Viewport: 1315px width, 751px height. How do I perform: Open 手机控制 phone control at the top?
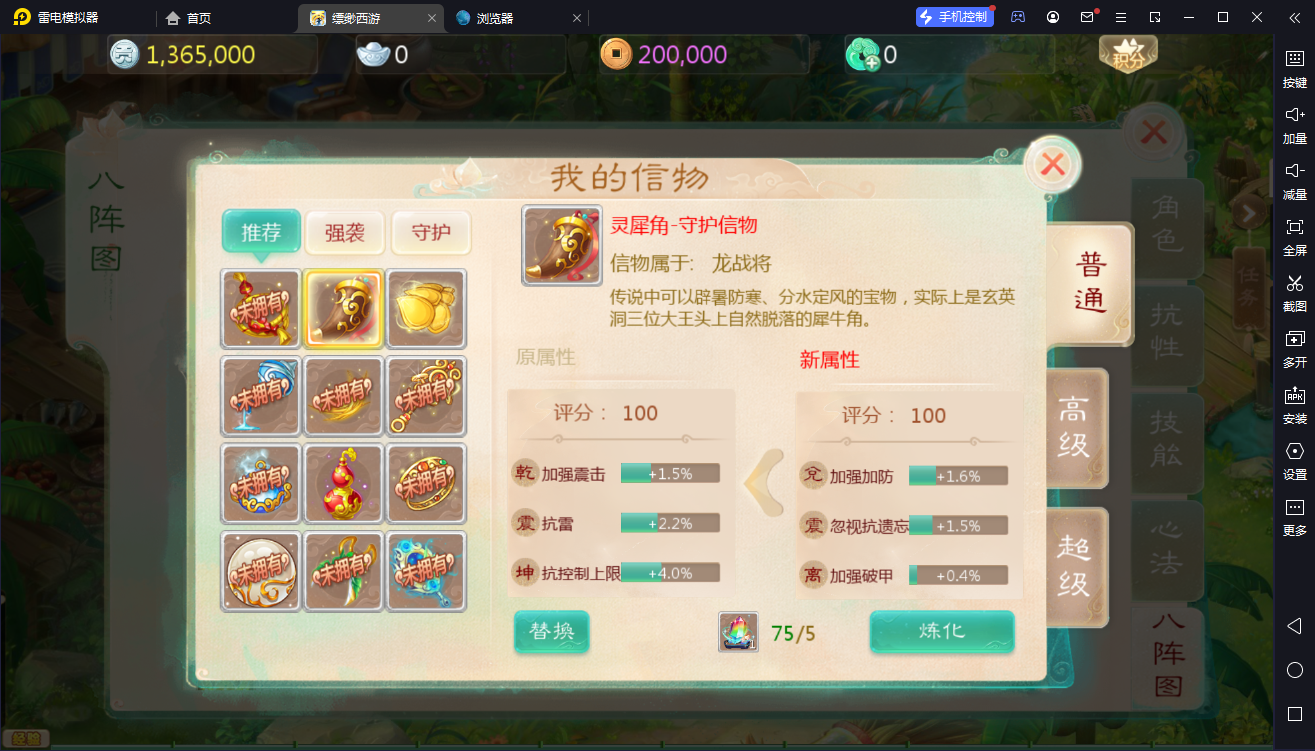click(954, 16)
